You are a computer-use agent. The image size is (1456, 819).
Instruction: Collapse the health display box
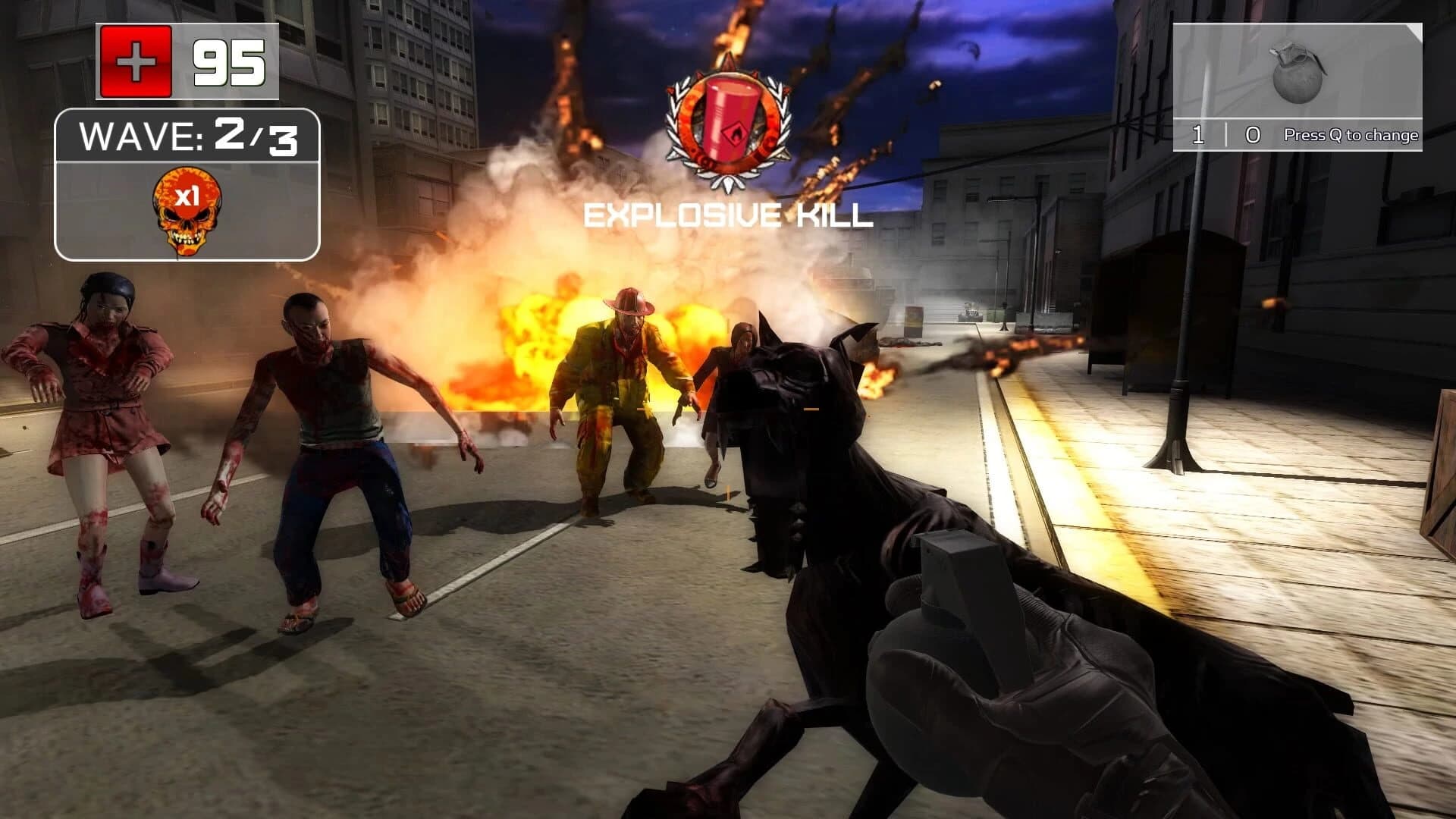pos(186,60)
